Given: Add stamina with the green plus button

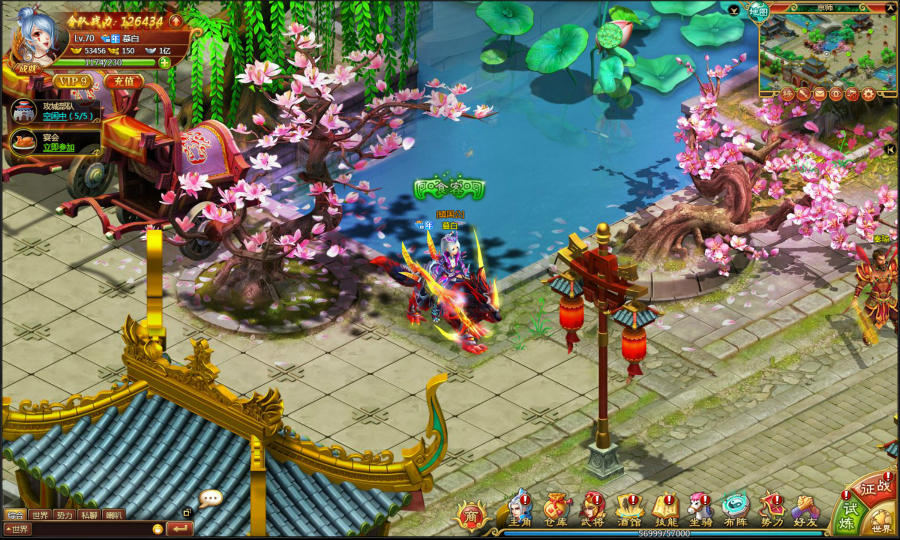Looking at the screenshot, I should coord(164,62).
